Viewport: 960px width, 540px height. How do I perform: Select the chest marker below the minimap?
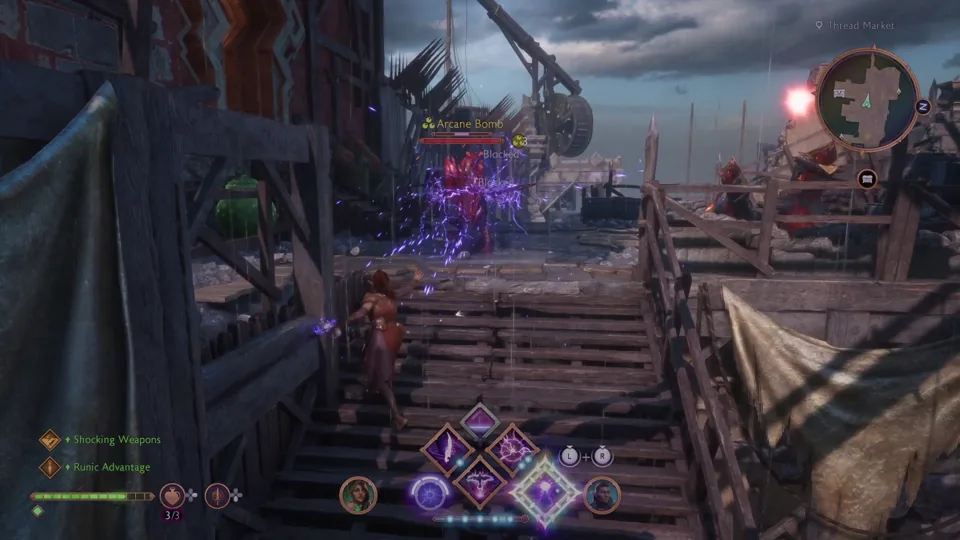pyautogui.click(x=866, y=179)
